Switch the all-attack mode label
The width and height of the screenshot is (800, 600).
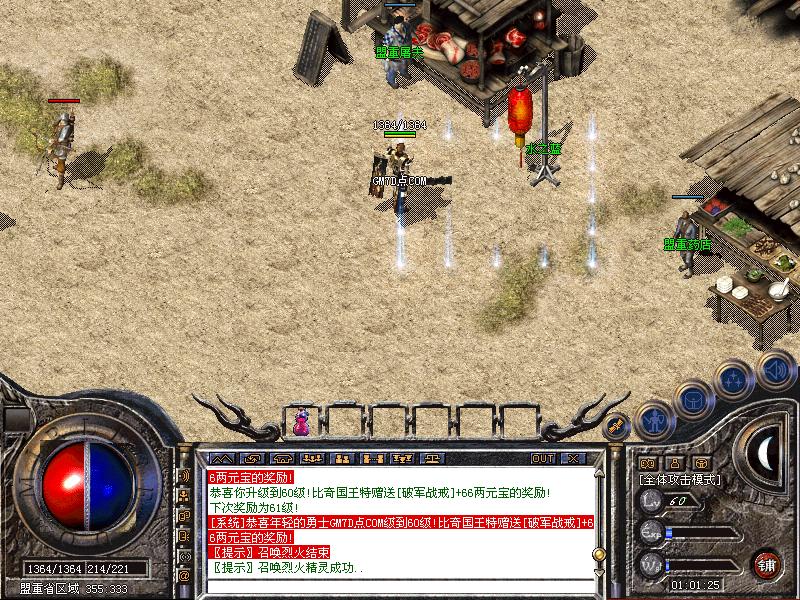point(681,480)
